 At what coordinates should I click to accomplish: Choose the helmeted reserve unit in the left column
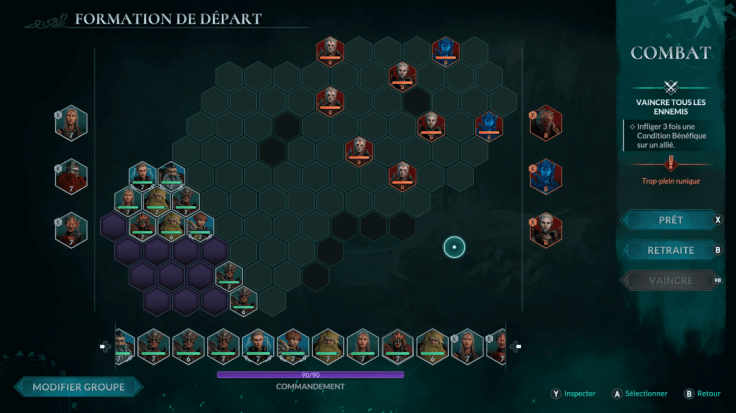point(71,177)
